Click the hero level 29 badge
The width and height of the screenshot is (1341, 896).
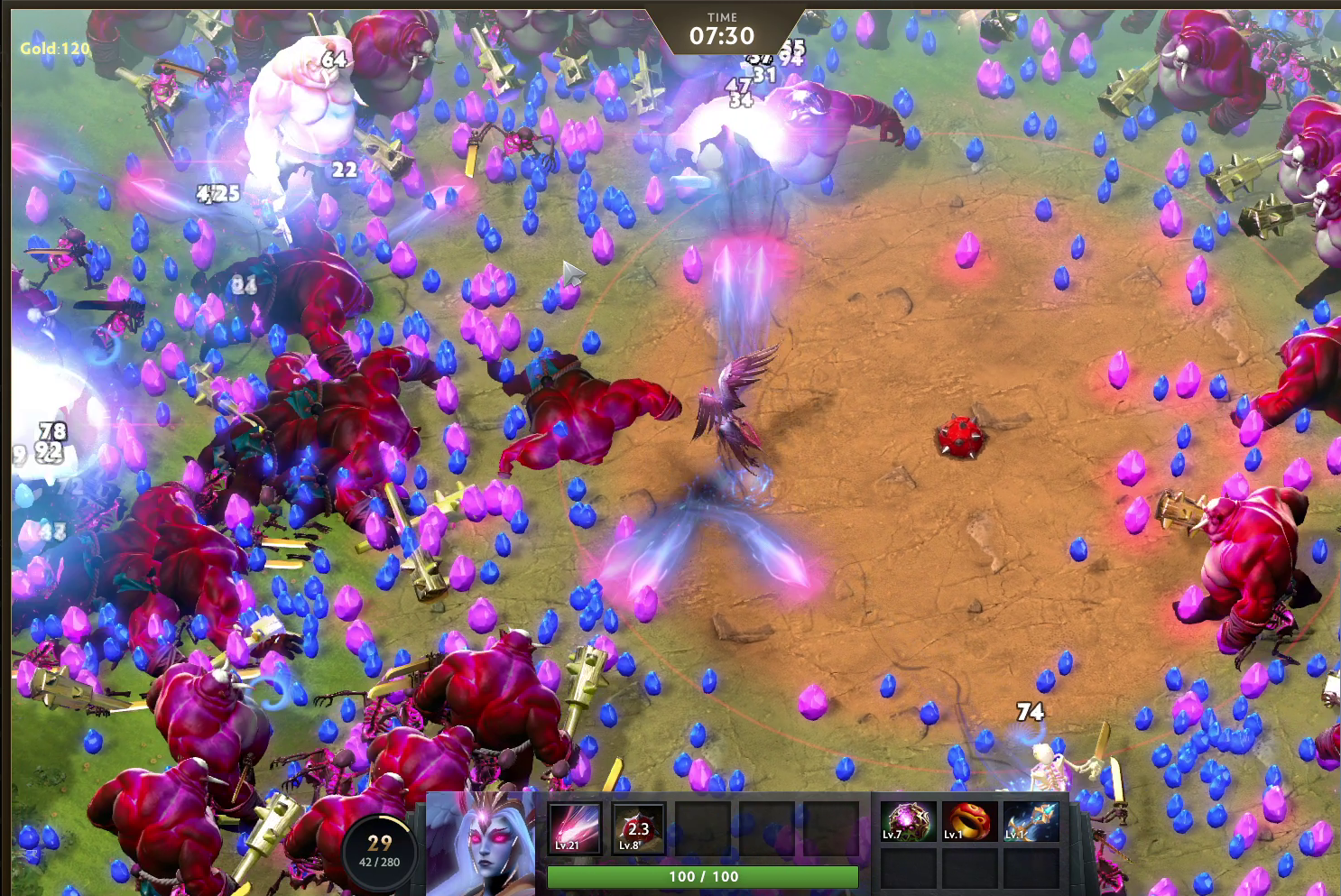coord(380,849)
